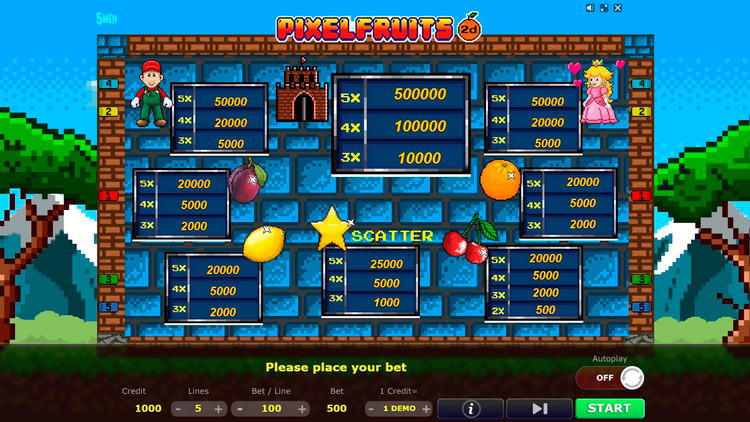Increase the credit denomination value
The height and width of the screenshot is (422, 750).
click(426, 409)
